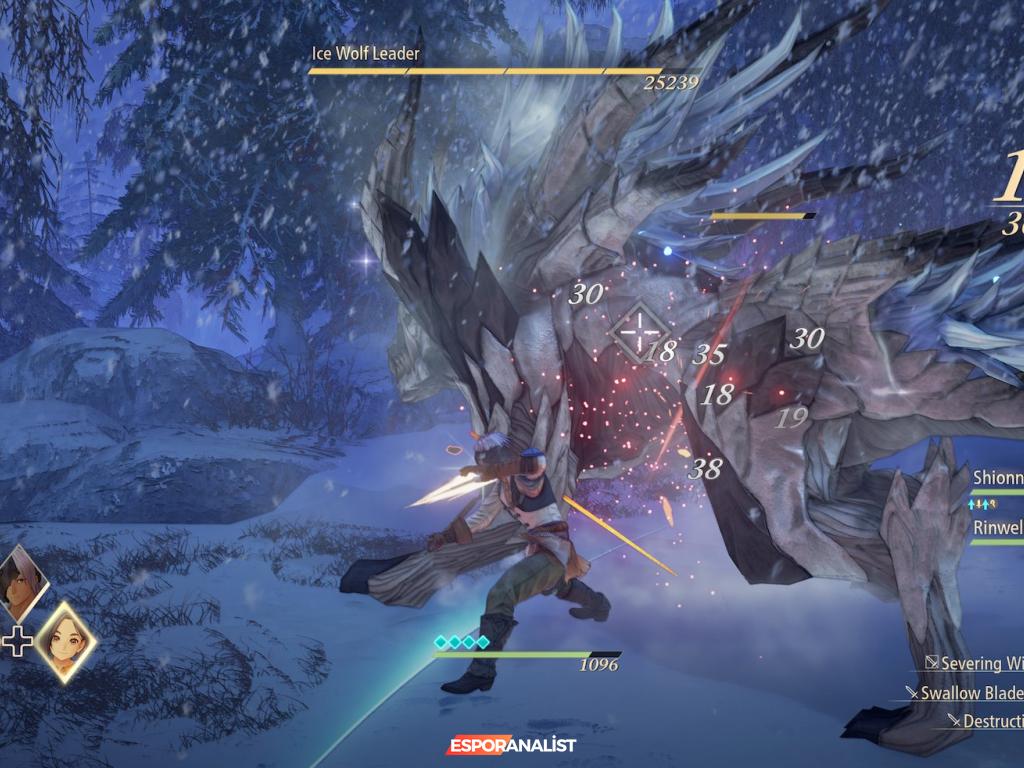Trigger the glowing brown-haired girl's boost attack portrait

(66, 641)
